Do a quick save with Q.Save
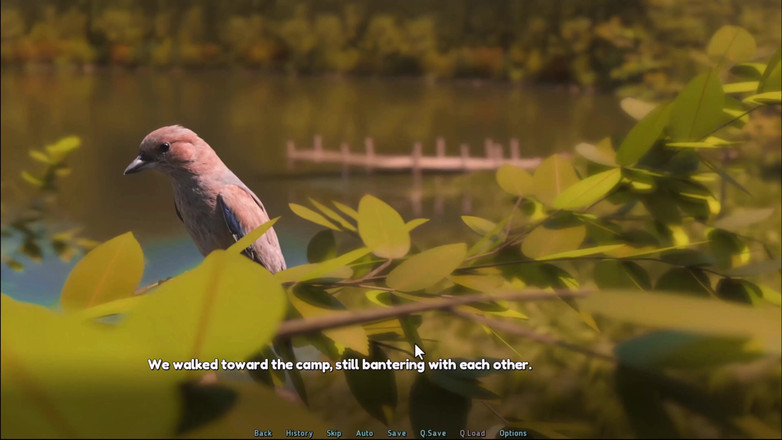This screenshot has height=440, width=782. point(433,433)
